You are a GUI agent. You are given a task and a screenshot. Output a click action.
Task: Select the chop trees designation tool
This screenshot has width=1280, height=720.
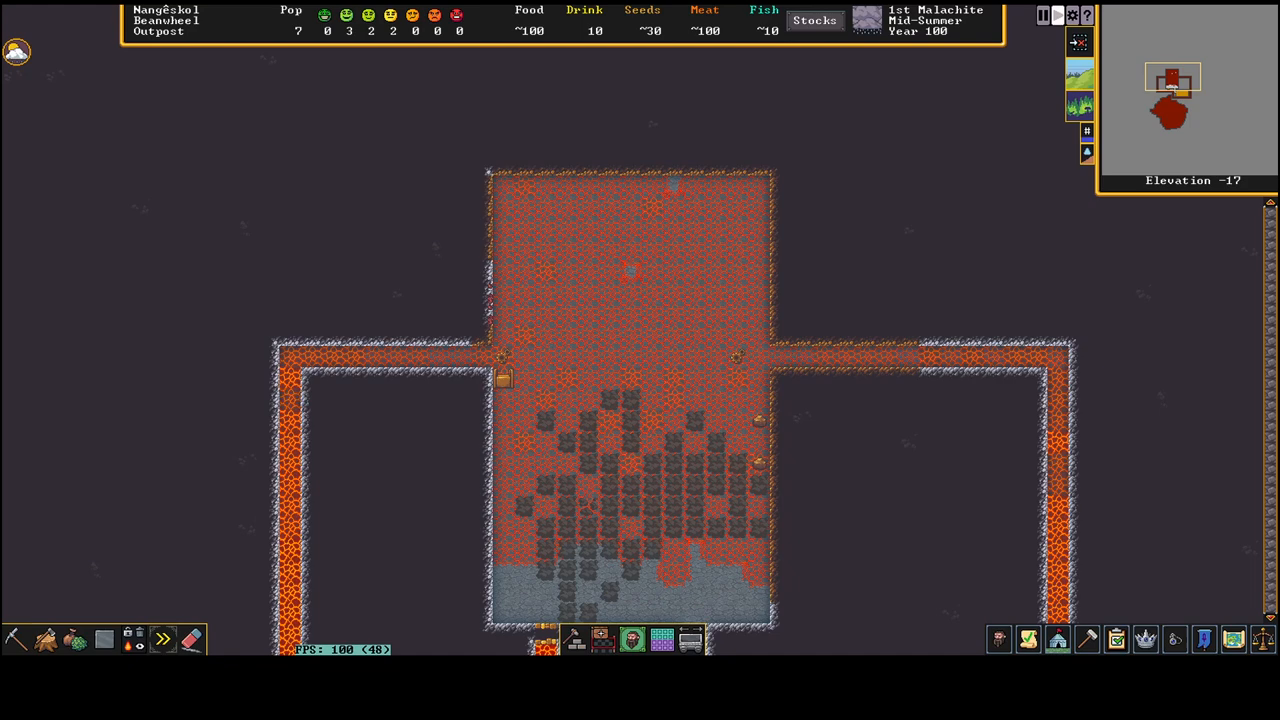pos(46,638)
